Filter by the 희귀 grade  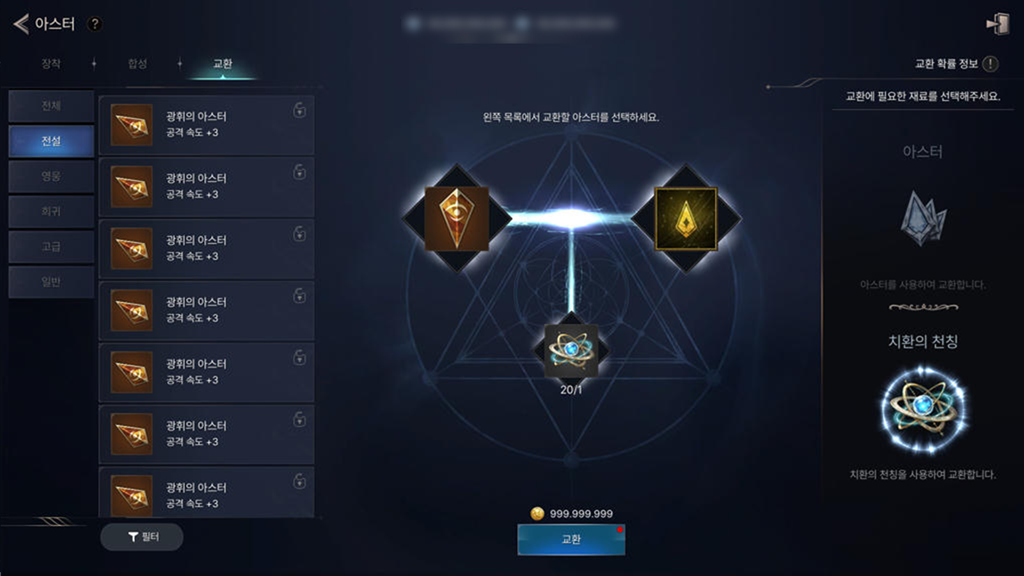(52, 211)
